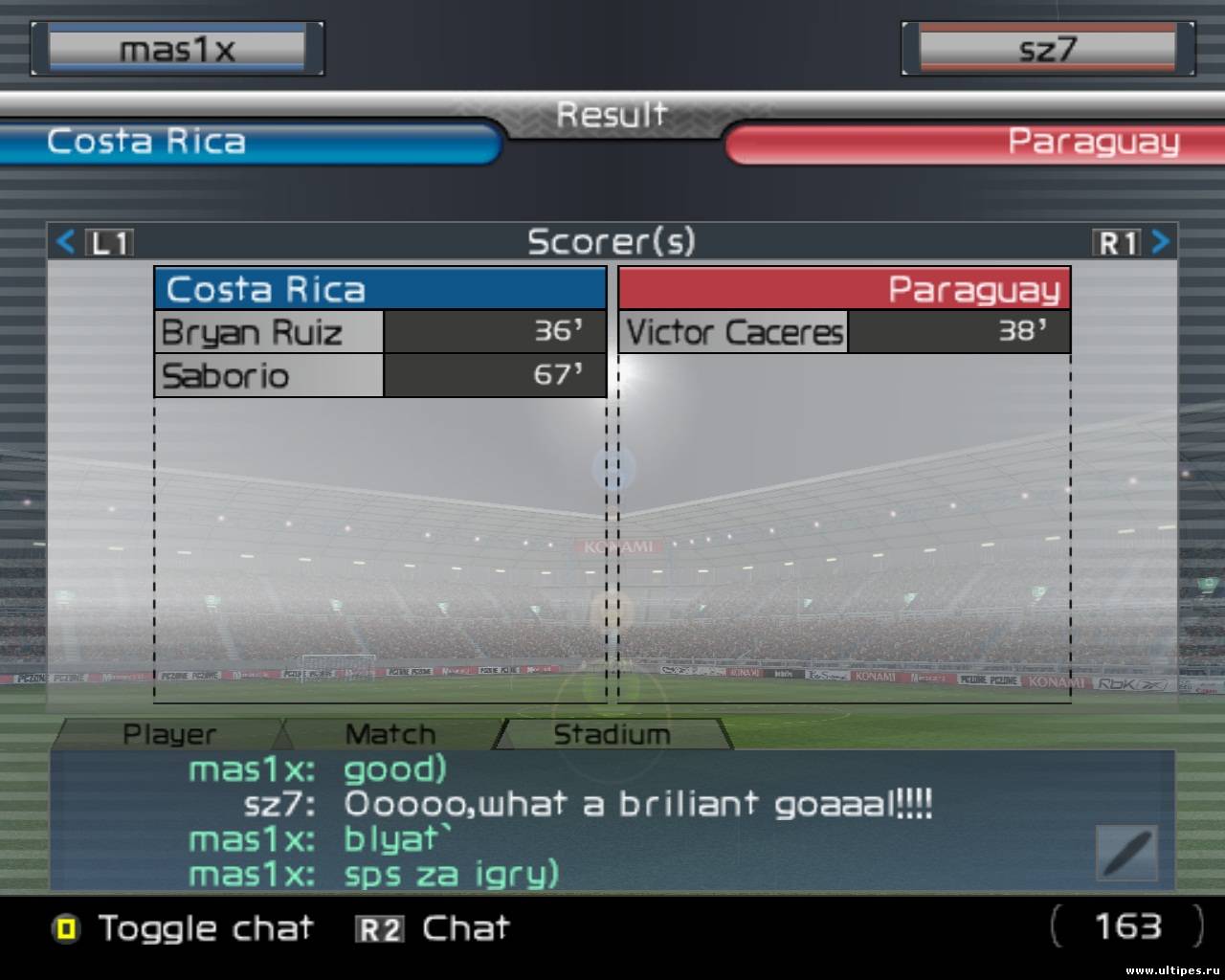Click the blue right arrow beside Scorer(s)
1225x980 pixels.
1160,241
